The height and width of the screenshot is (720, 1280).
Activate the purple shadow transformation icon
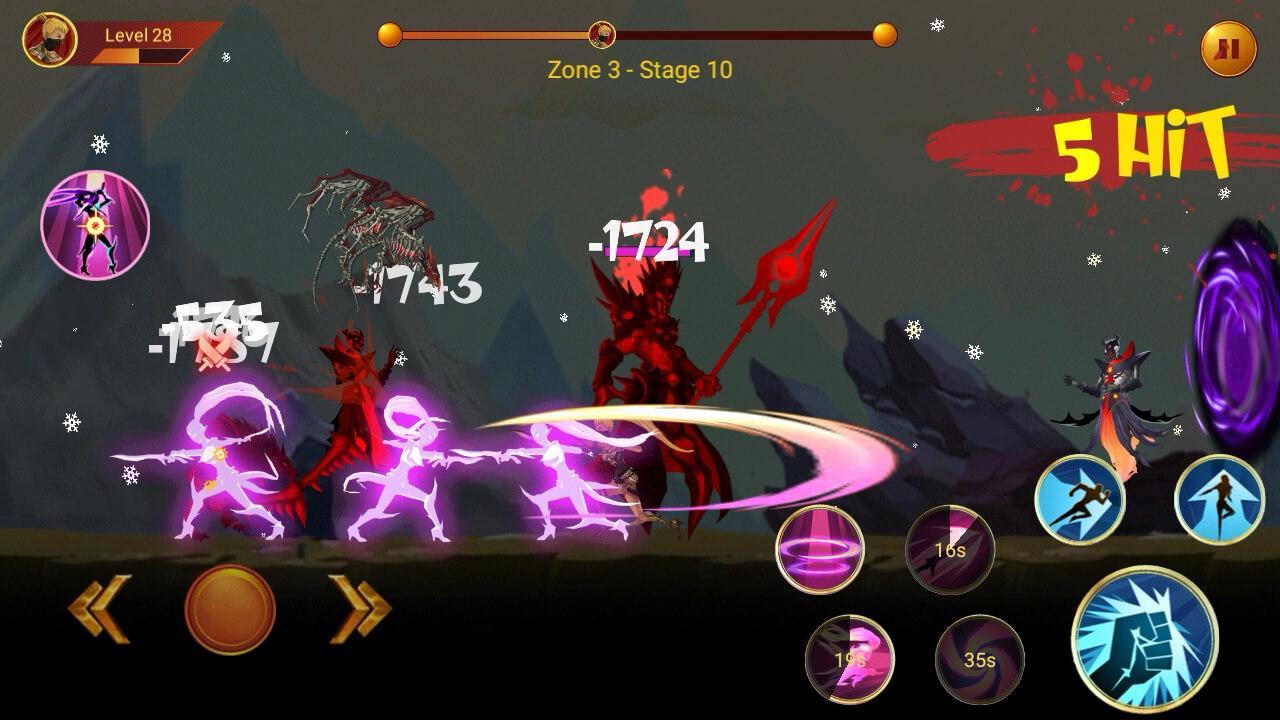pyautogui.click(x=95, y=225)
